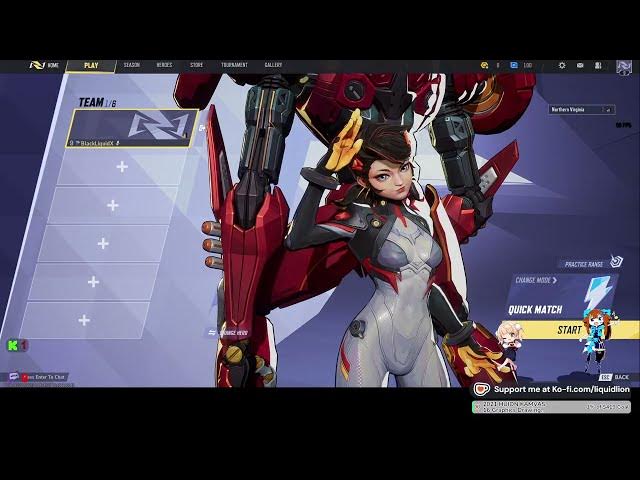Open the Northern Virginia server dropdown

click(581, 109)
